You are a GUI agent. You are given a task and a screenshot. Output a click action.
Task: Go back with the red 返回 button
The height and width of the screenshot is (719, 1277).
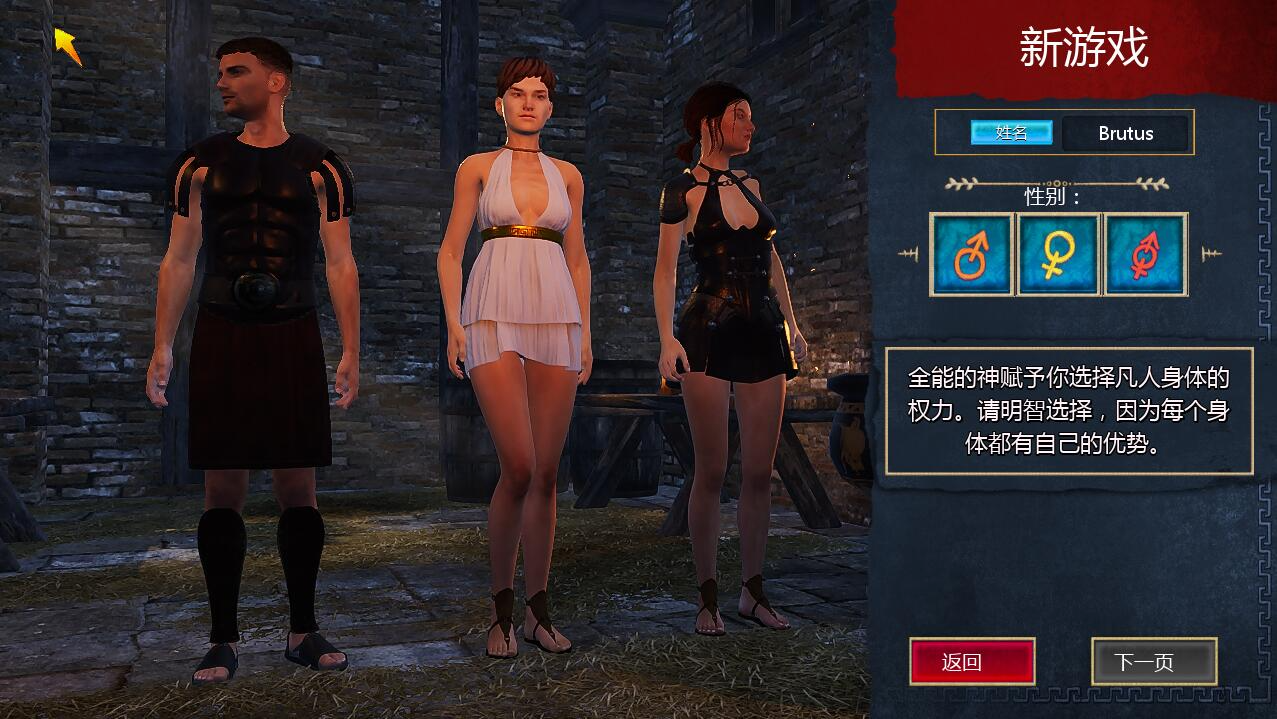(971, 661)
